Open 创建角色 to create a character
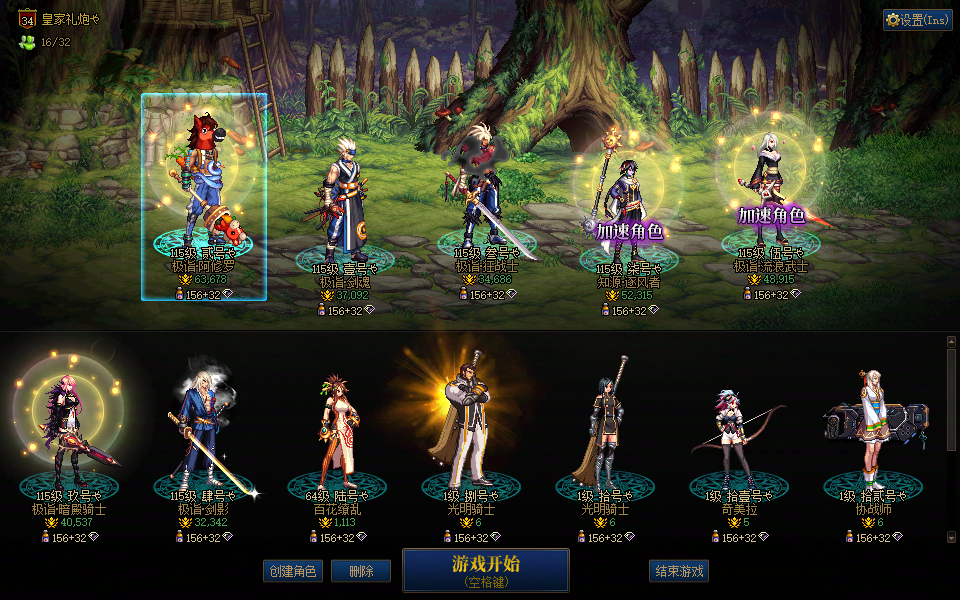The height and width of the screenshot is (600, 960). point(292,571)
